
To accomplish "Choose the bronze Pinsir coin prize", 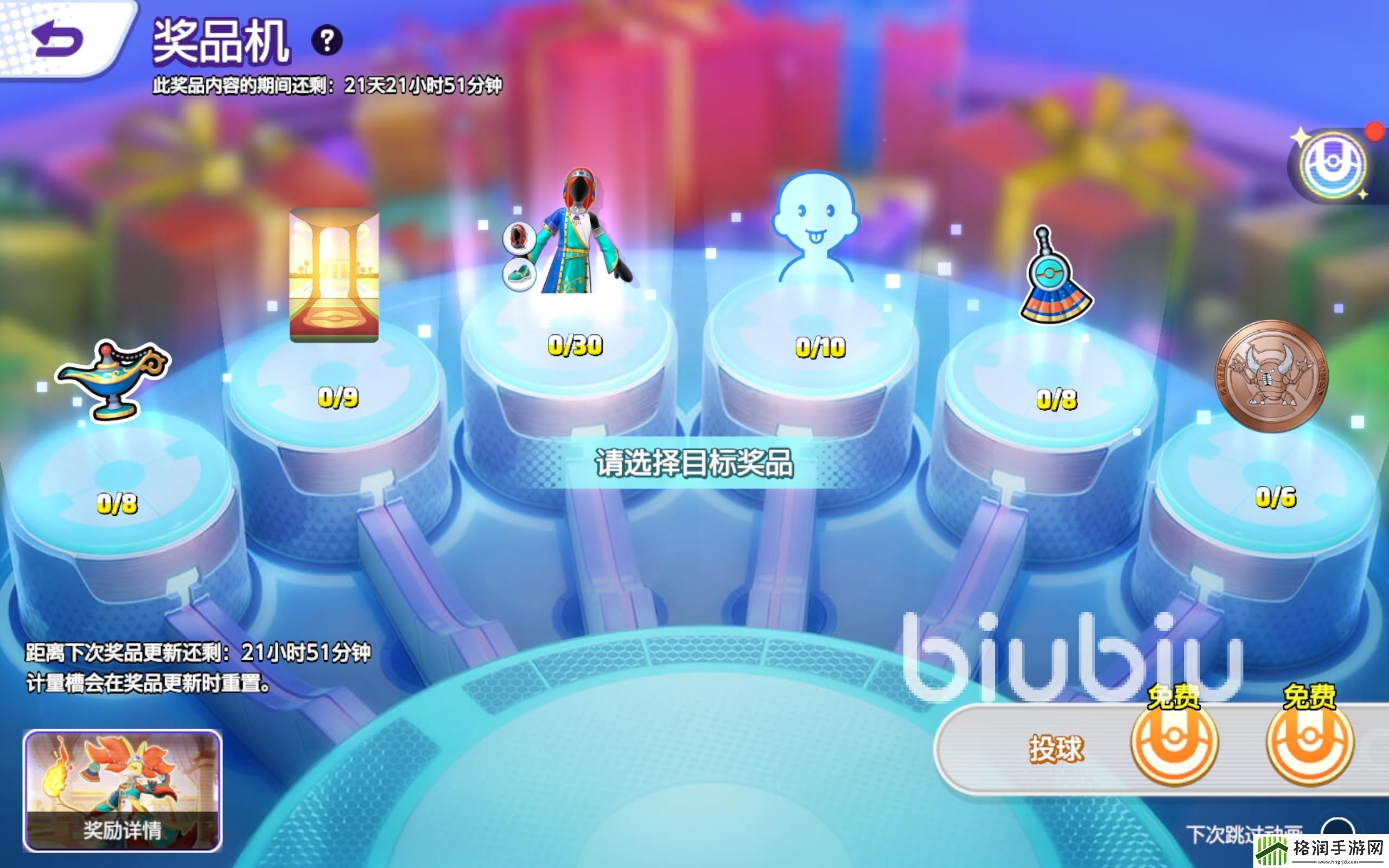I will pos(1271,376).
